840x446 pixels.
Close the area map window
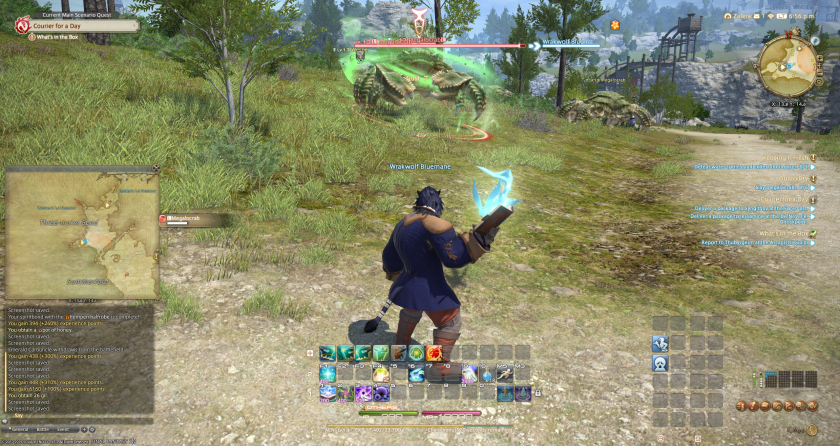(156, 169)
